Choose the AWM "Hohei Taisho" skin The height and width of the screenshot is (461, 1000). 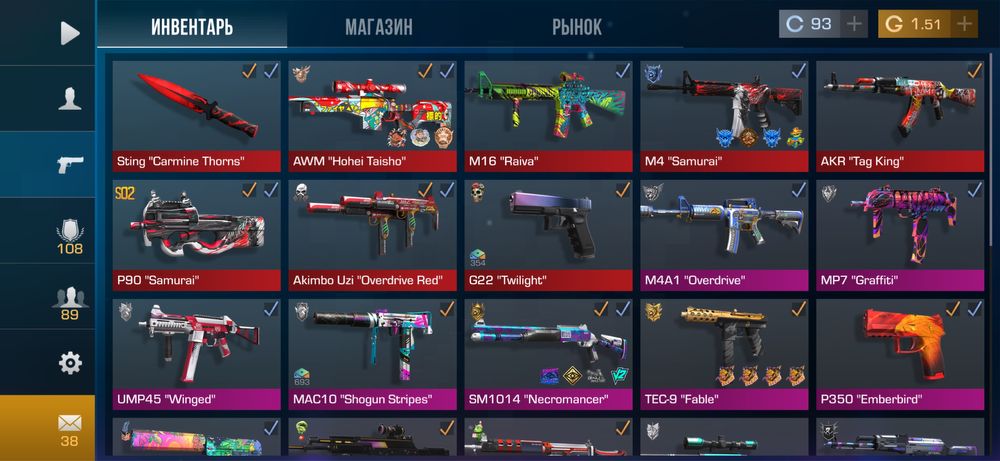pos(372,114)
